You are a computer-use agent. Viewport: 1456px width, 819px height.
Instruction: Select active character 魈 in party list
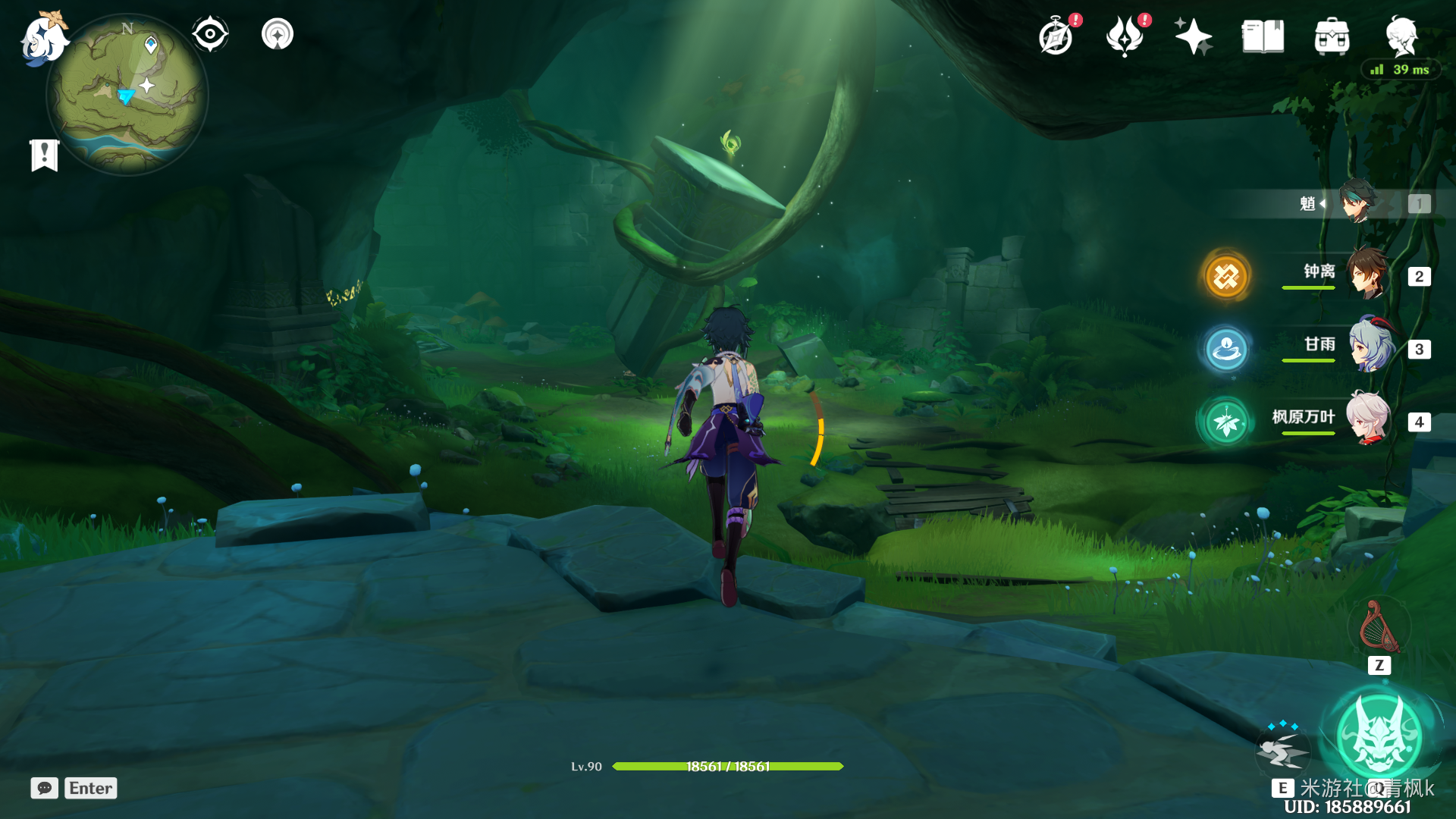pyautogui.click(x=1357, y=202)
